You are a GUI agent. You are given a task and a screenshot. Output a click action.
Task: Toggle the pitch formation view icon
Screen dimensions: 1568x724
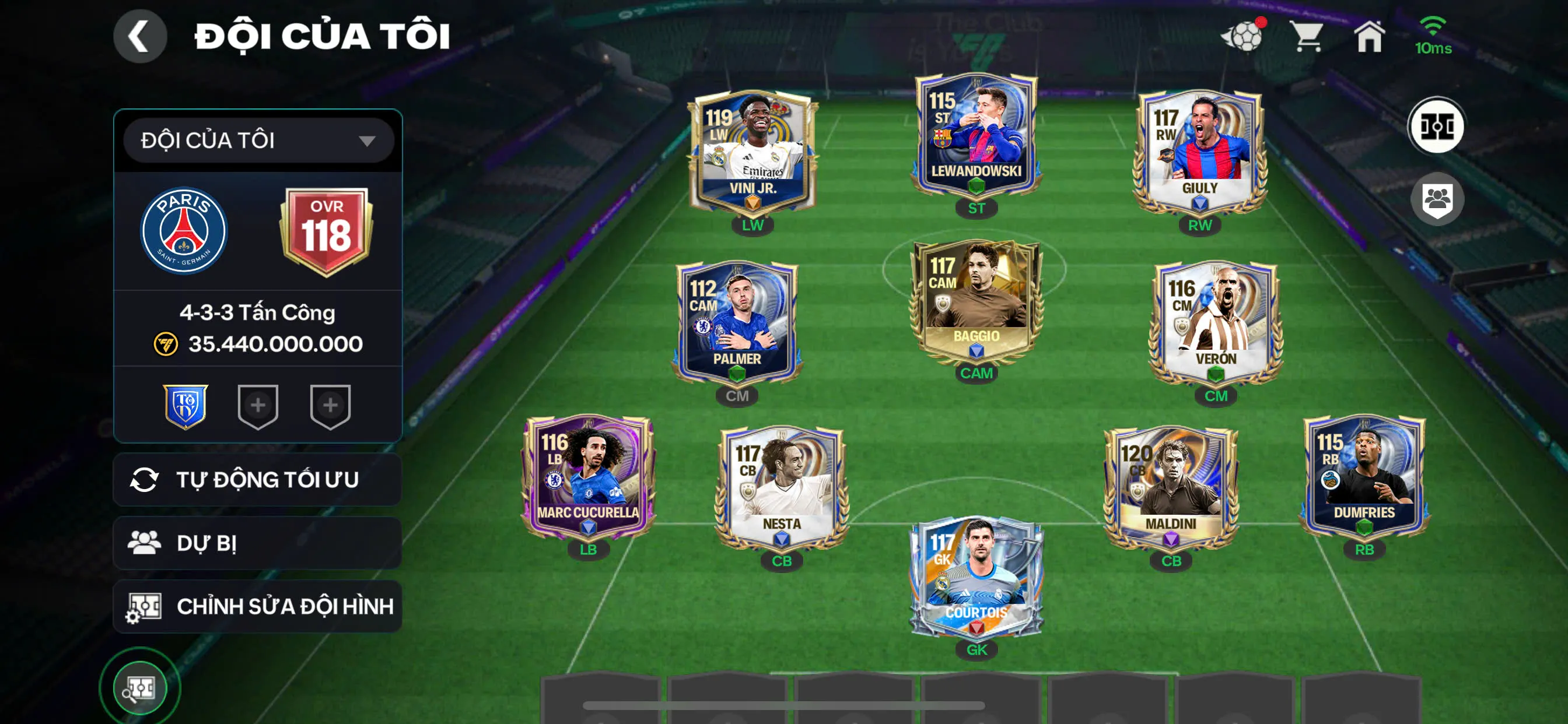[x=1437, y=126]
